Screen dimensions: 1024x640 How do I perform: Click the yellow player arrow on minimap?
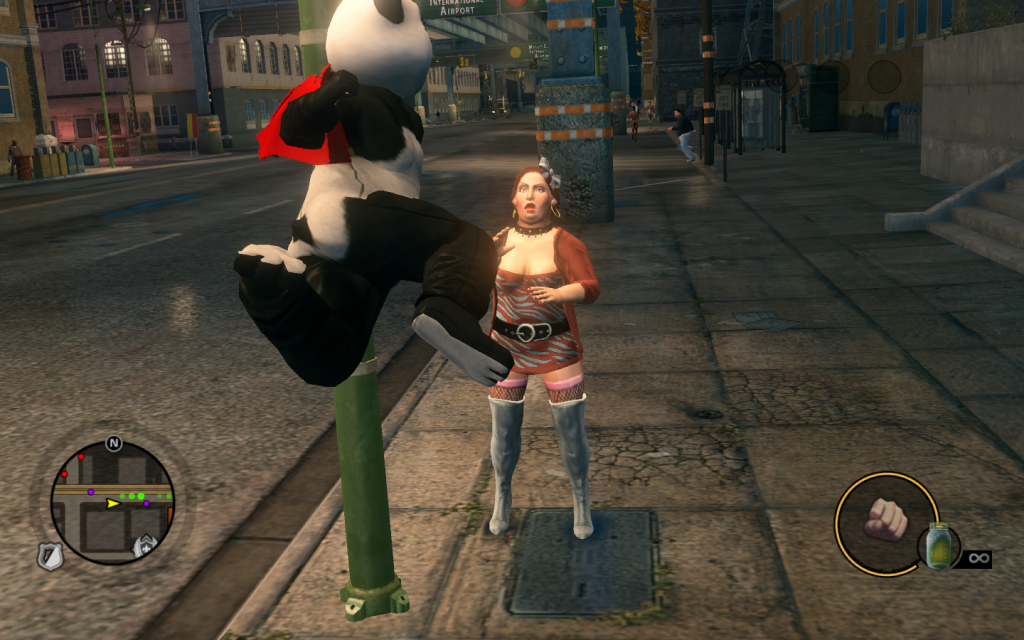[113, 504]
